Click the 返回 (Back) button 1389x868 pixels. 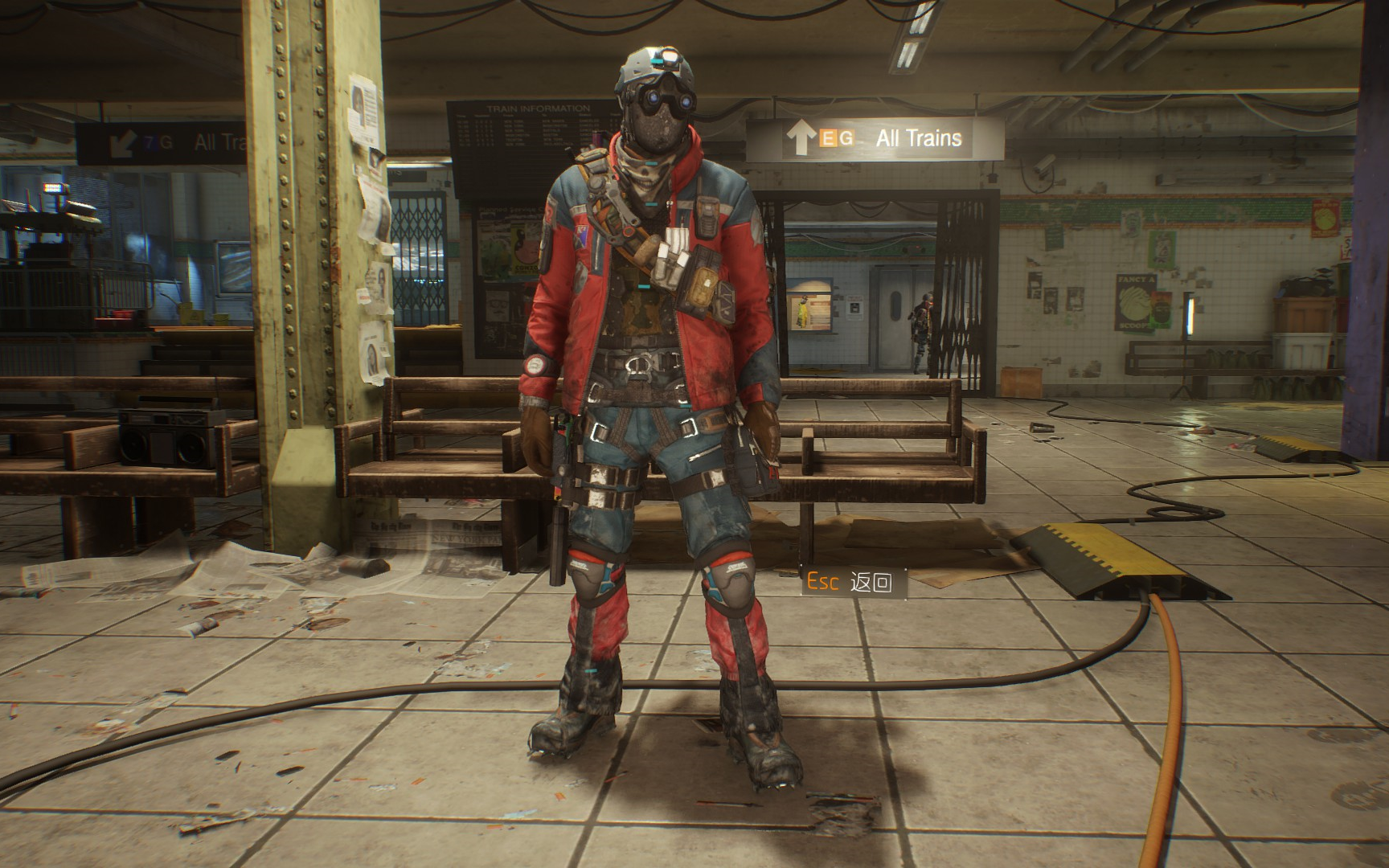(854, 582)
